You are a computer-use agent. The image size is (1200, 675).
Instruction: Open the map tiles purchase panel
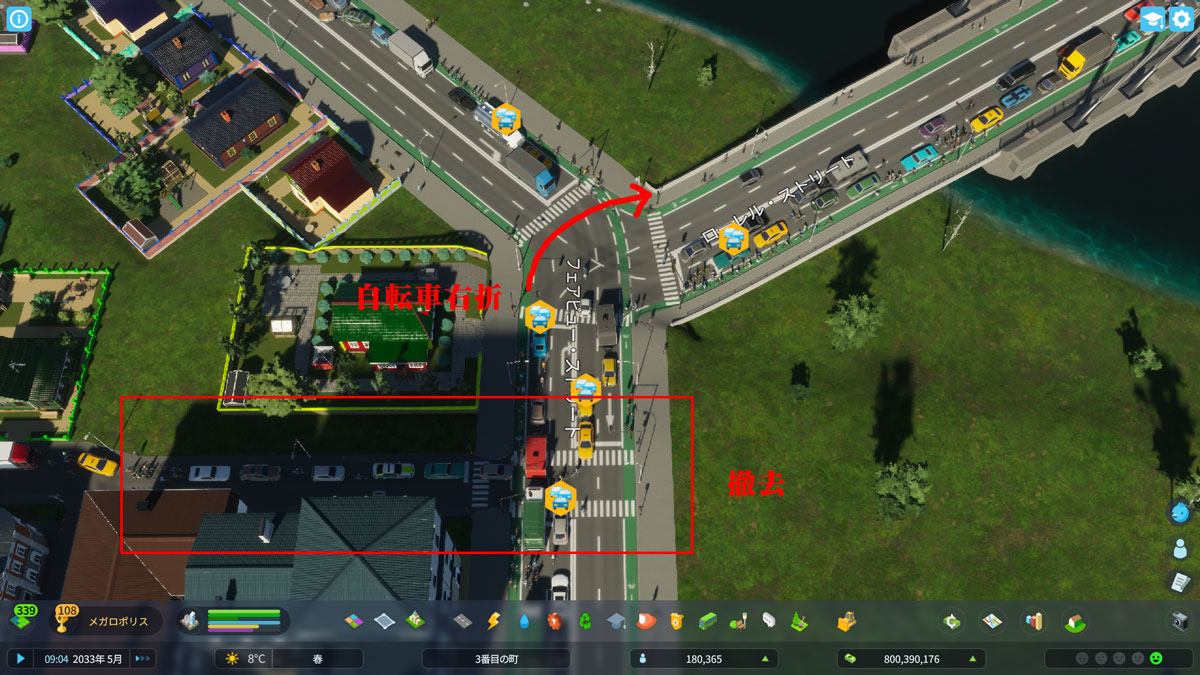(x=992, y=621)
